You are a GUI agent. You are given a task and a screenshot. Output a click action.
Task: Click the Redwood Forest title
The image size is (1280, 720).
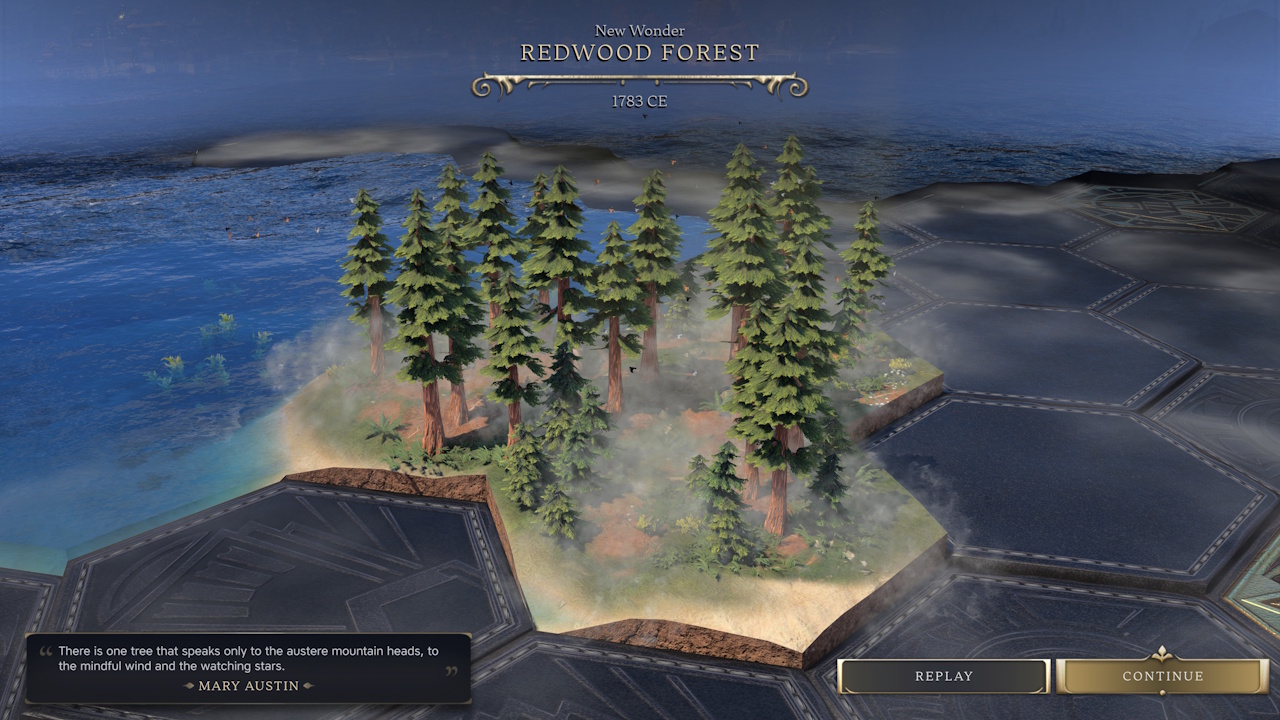pos(640,52)
